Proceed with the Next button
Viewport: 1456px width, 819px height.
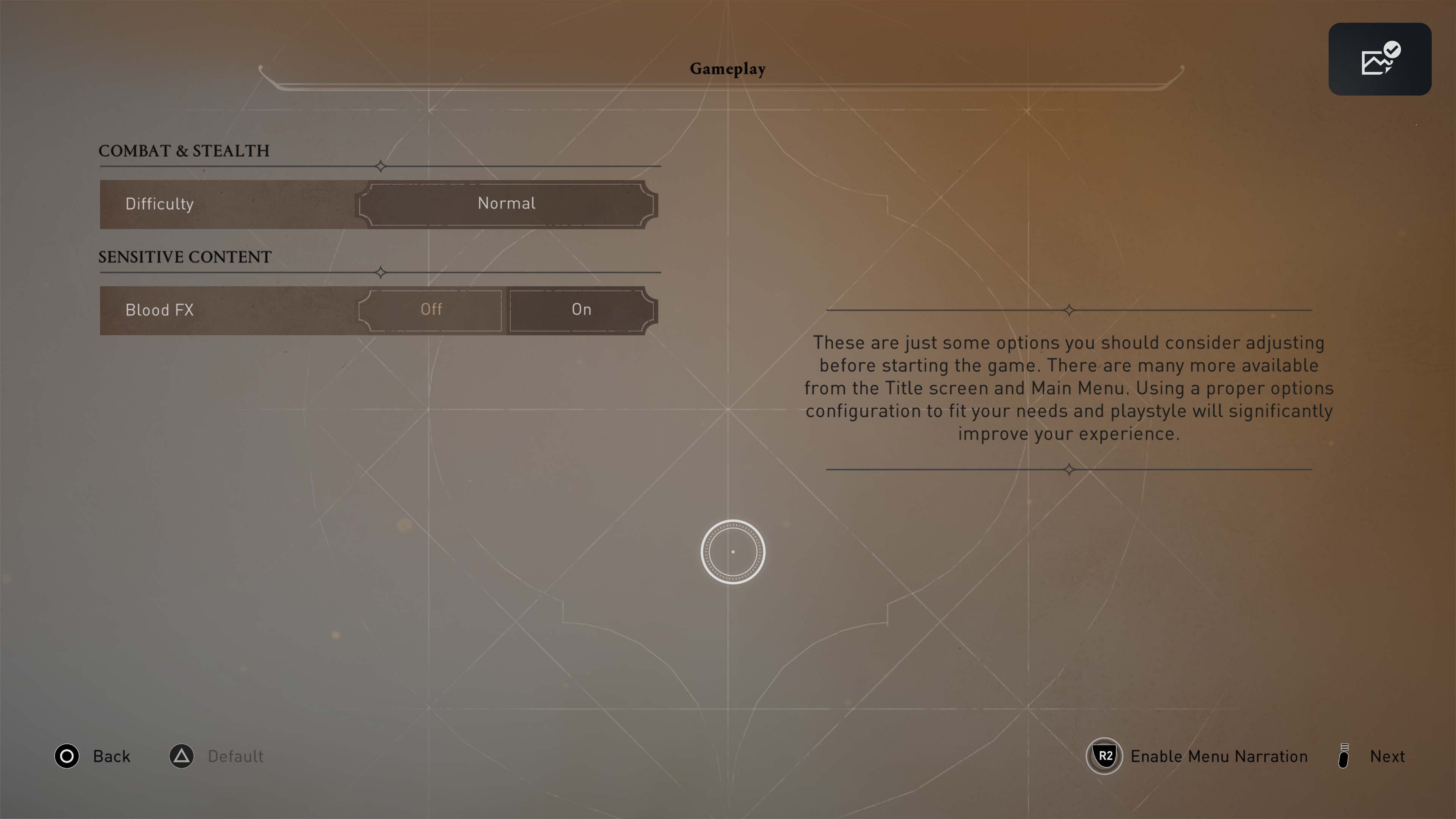click(1372, 756)
